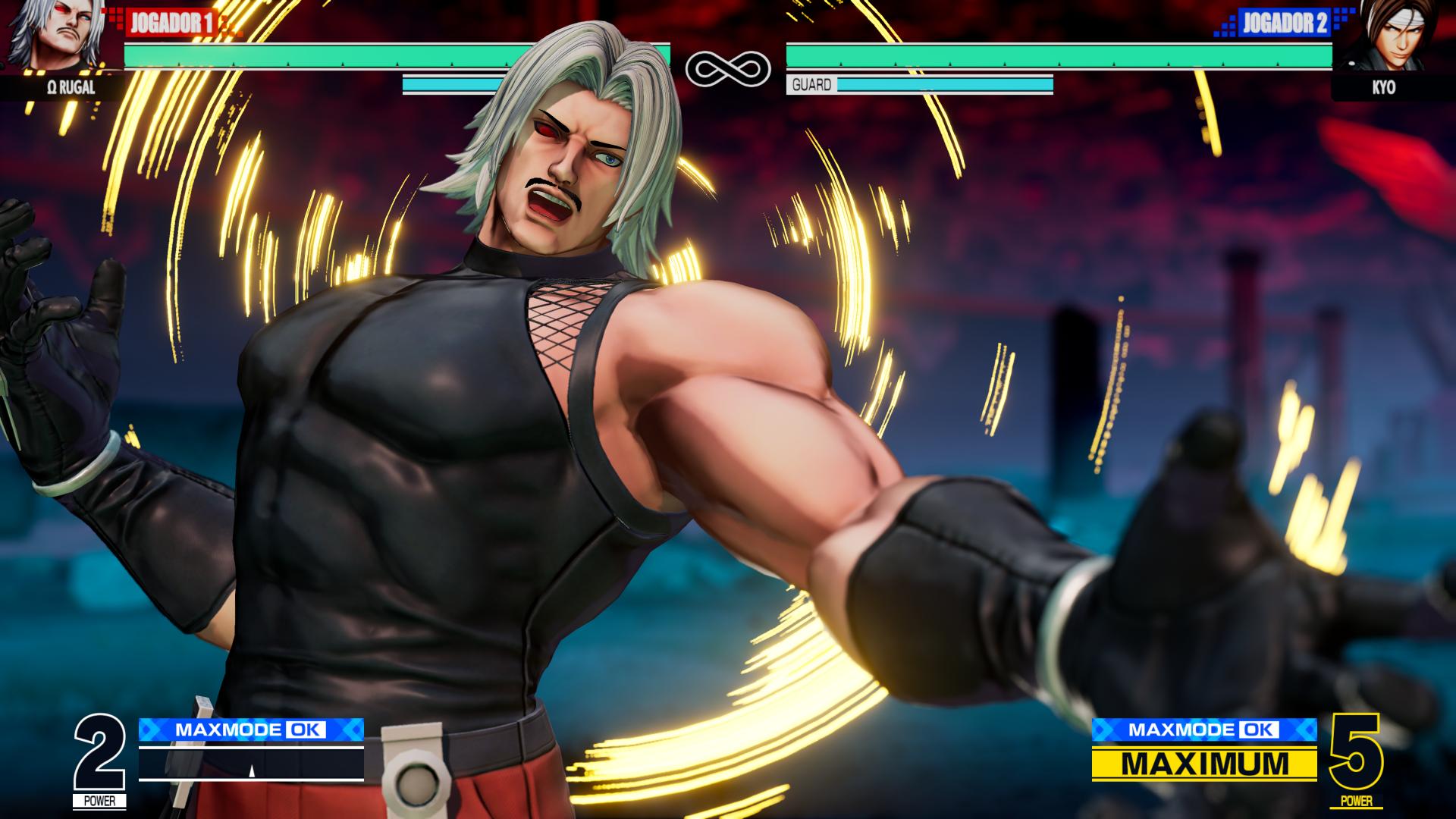Click the blue JOGADOR 2 tag
The image size is (1456, 819).
pyautogui.click(x=1285, y=23)
